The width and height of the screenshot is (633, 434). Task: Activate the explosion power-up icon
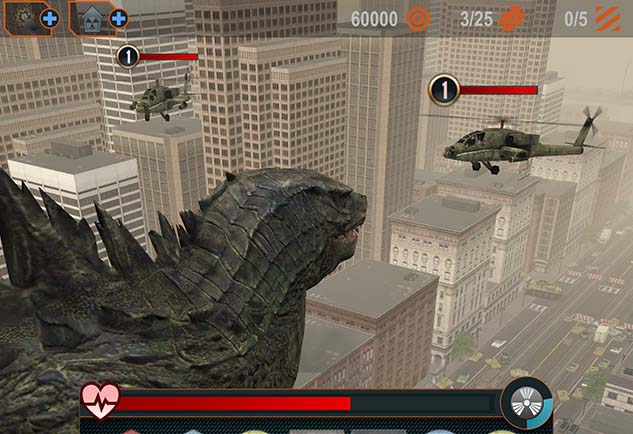pyautogui.click(x=22, y=17)
